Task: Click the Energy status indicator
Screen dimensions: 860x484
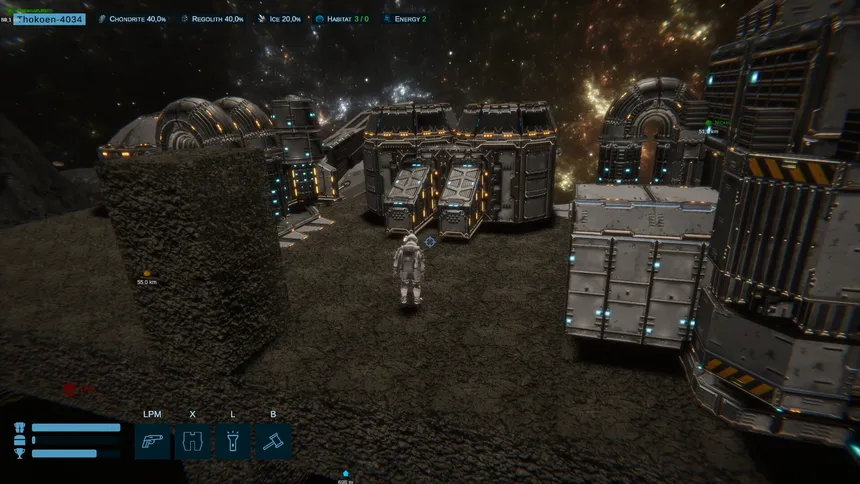Action: point(405,19)
